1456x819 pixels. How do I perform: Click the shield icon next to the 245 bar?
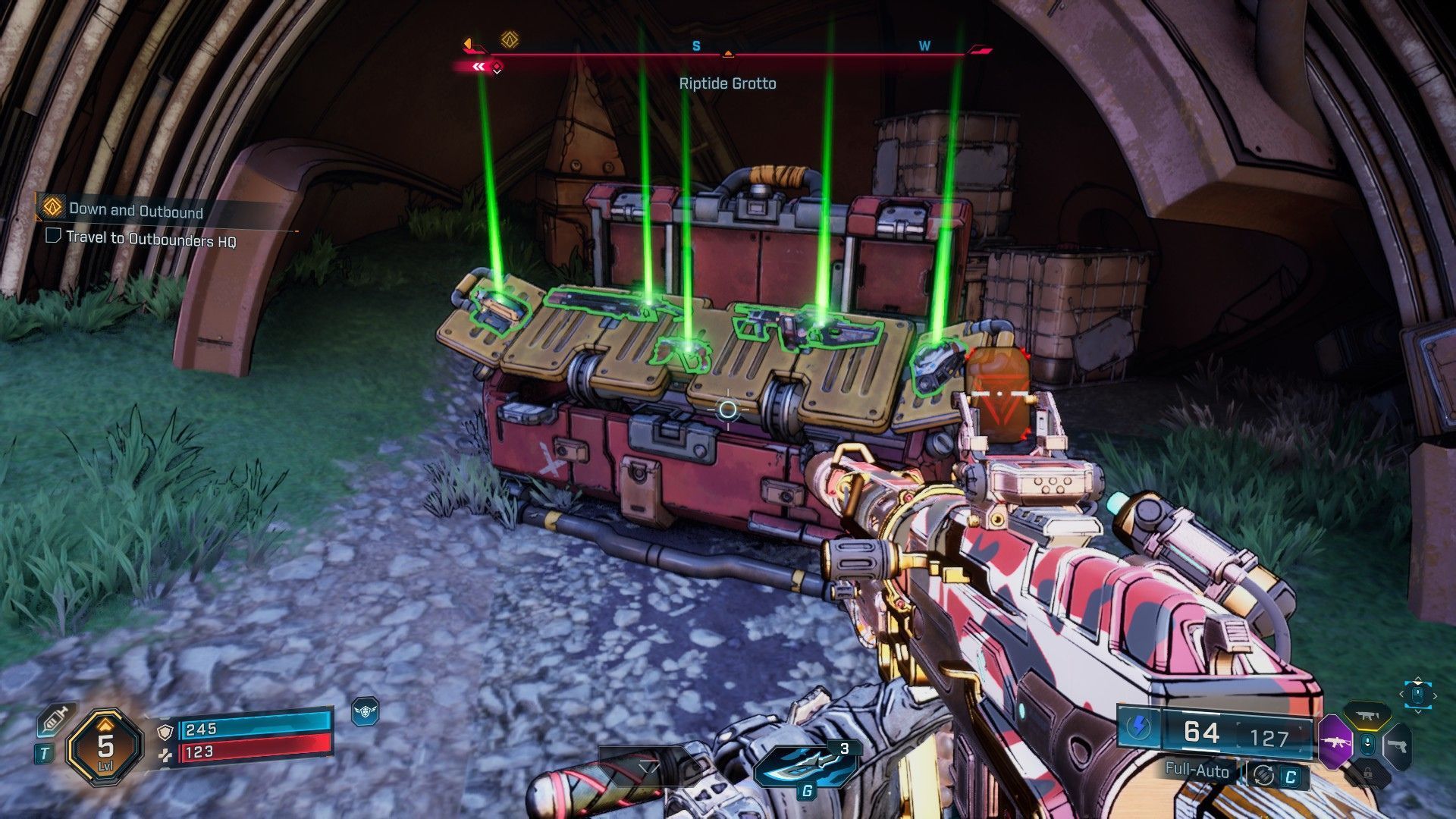[165, 733]
